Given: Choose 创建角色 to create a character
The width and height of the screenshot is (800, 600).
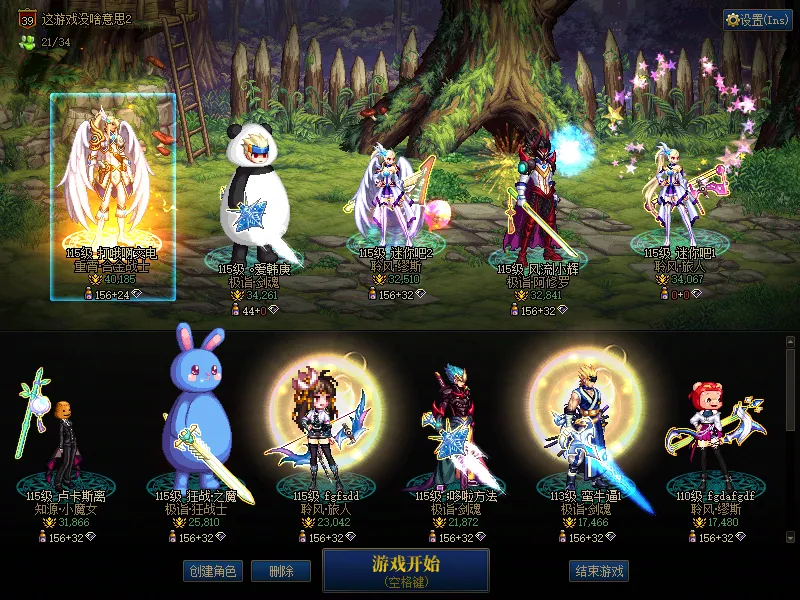Looking at the screenshot, I should tap(212, 571).
